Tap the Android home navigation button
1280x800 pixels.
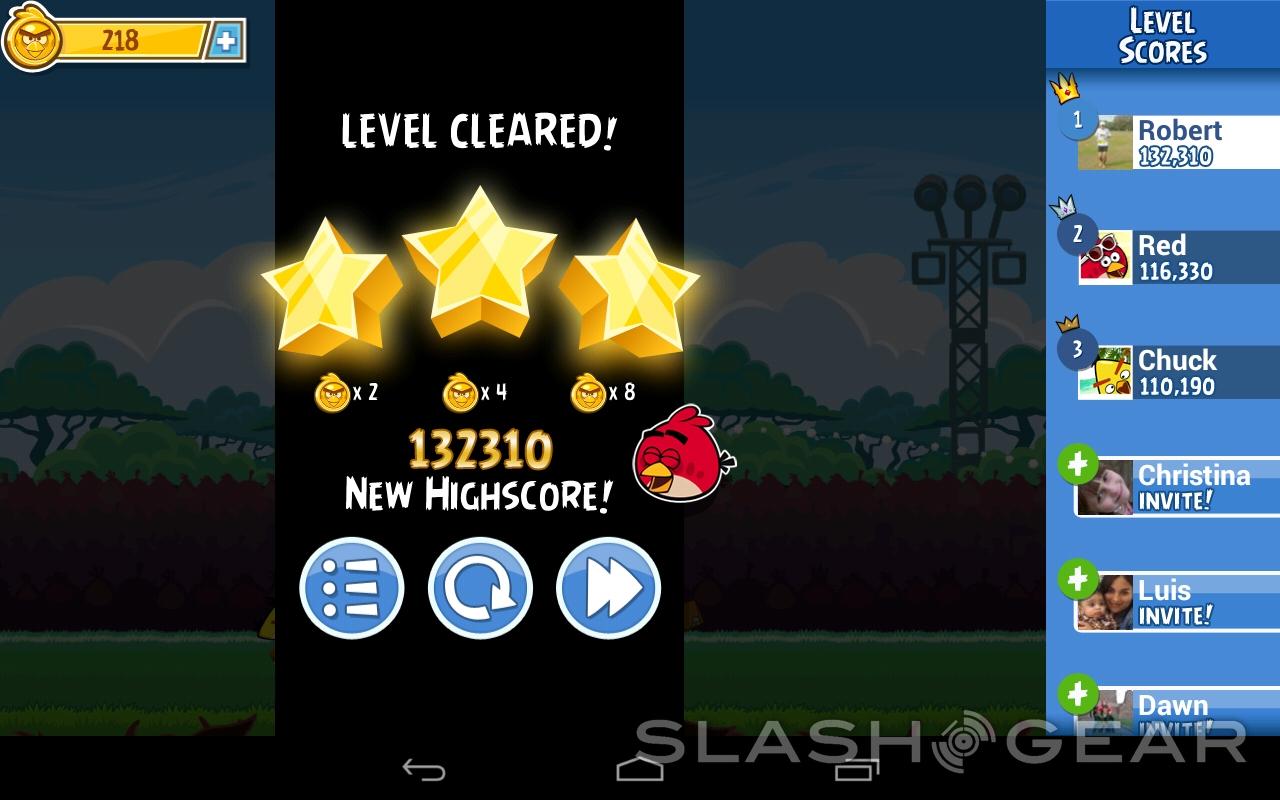tap(639, 769)
